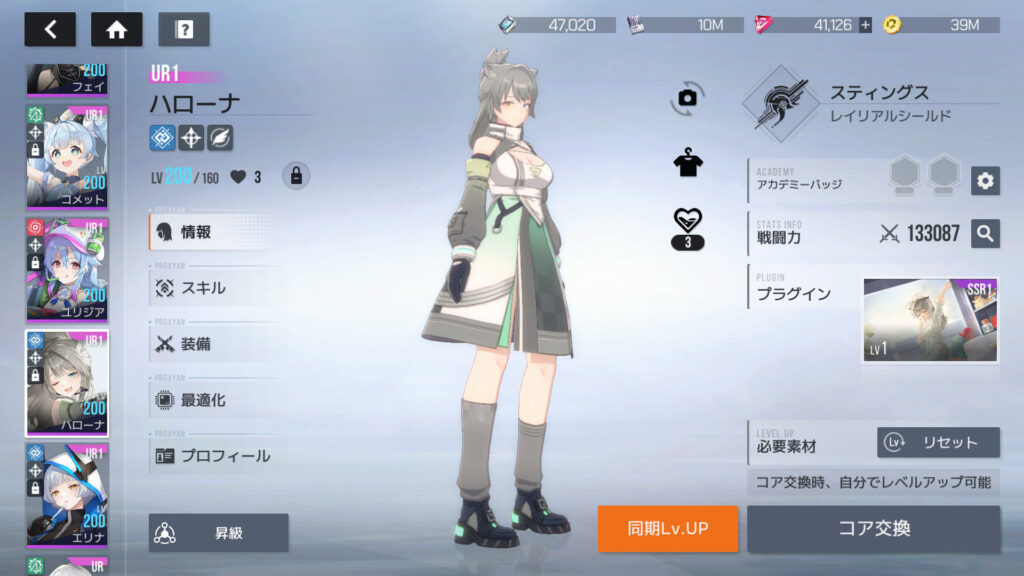This screenshot has height=576, width=1024.
Task: Open the costume shirt icon
Action: pos(688,164)
